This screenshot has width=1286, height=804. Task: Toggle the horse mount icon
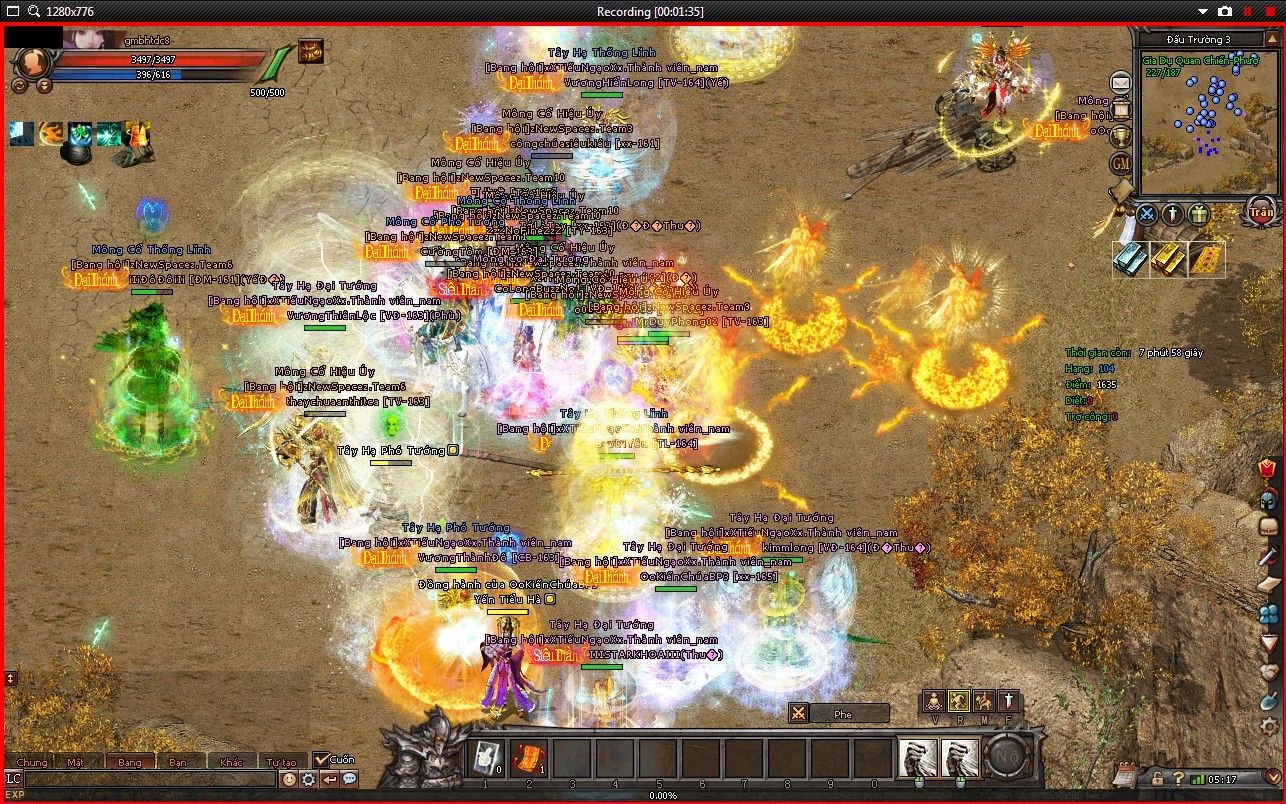[983, 701]
